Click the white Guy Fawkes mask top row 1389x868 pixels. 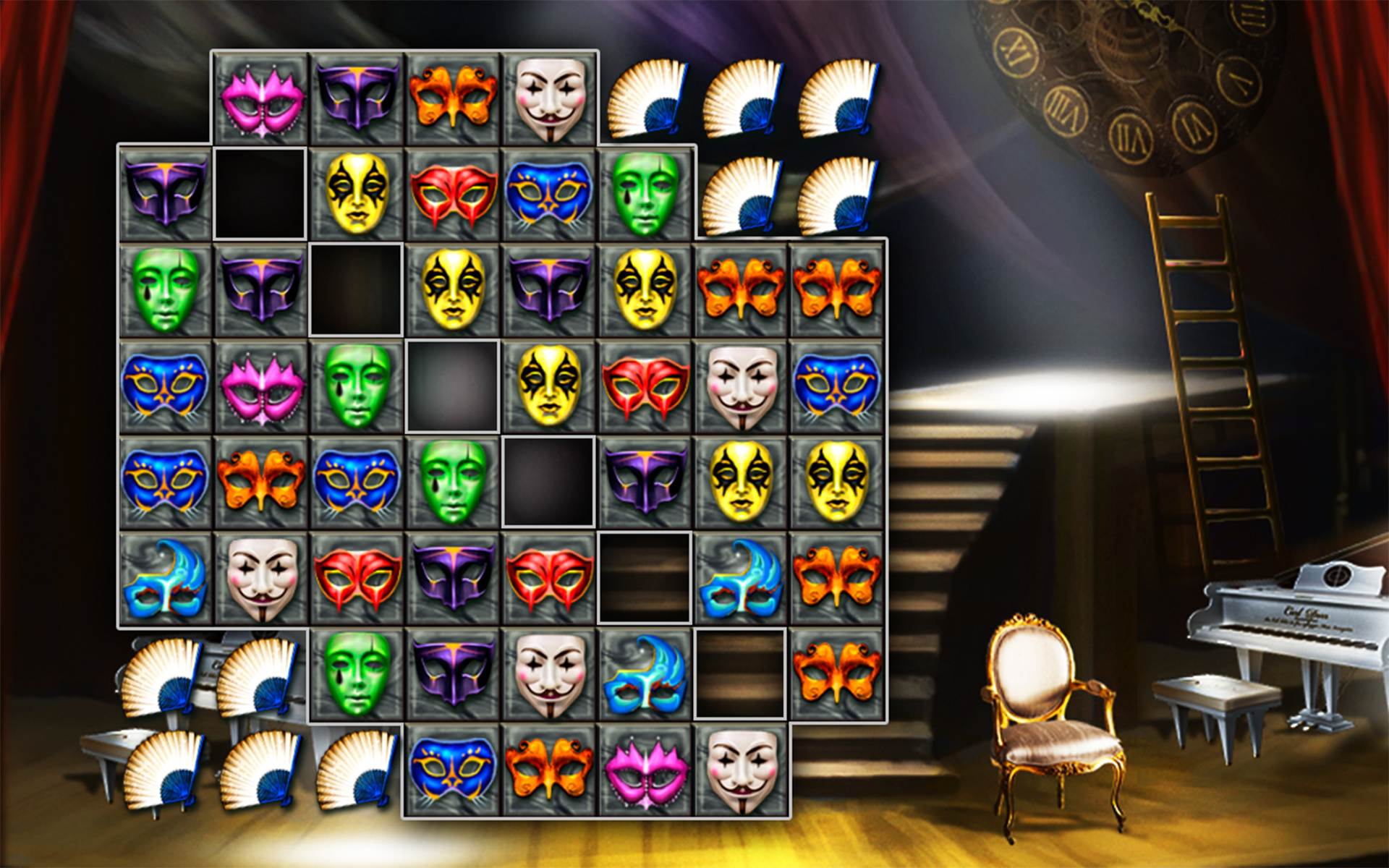[553, 101]
